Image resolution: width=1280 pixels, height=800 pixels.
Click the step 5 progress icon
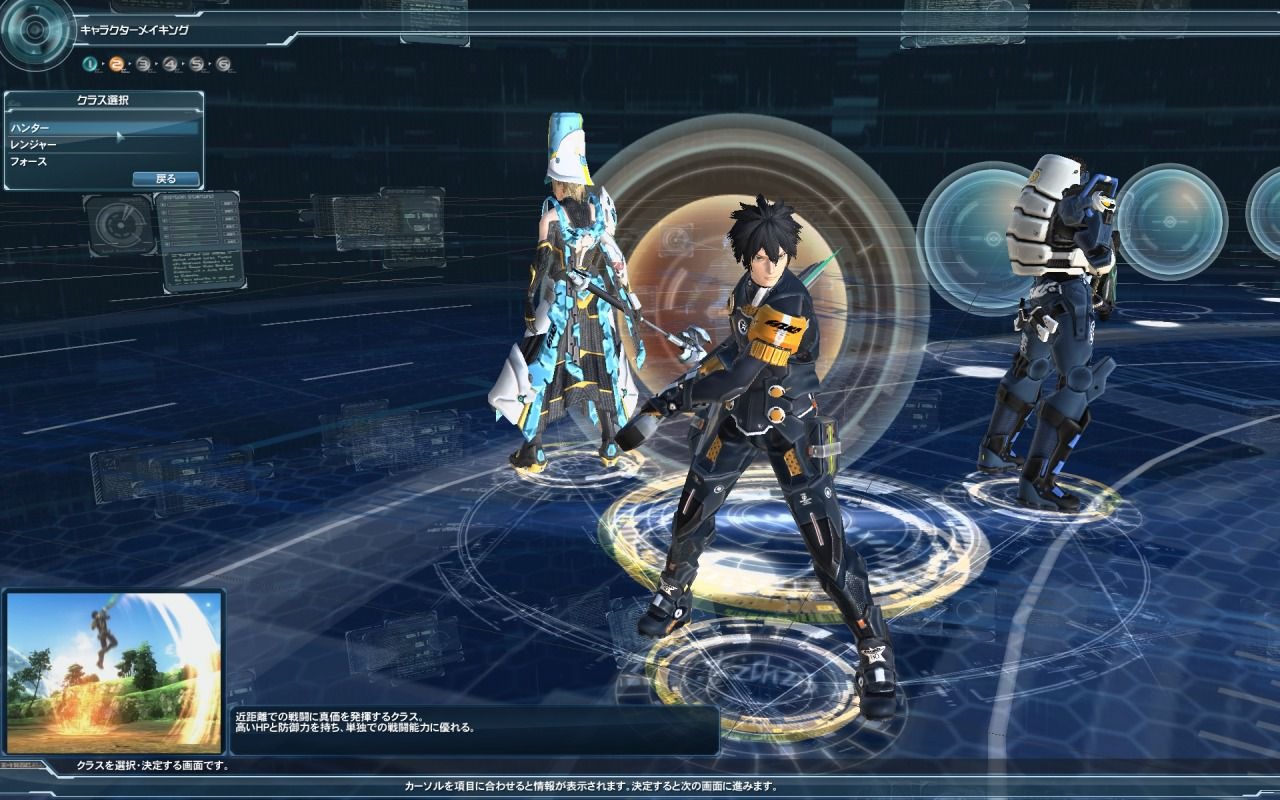pos(196,63)
